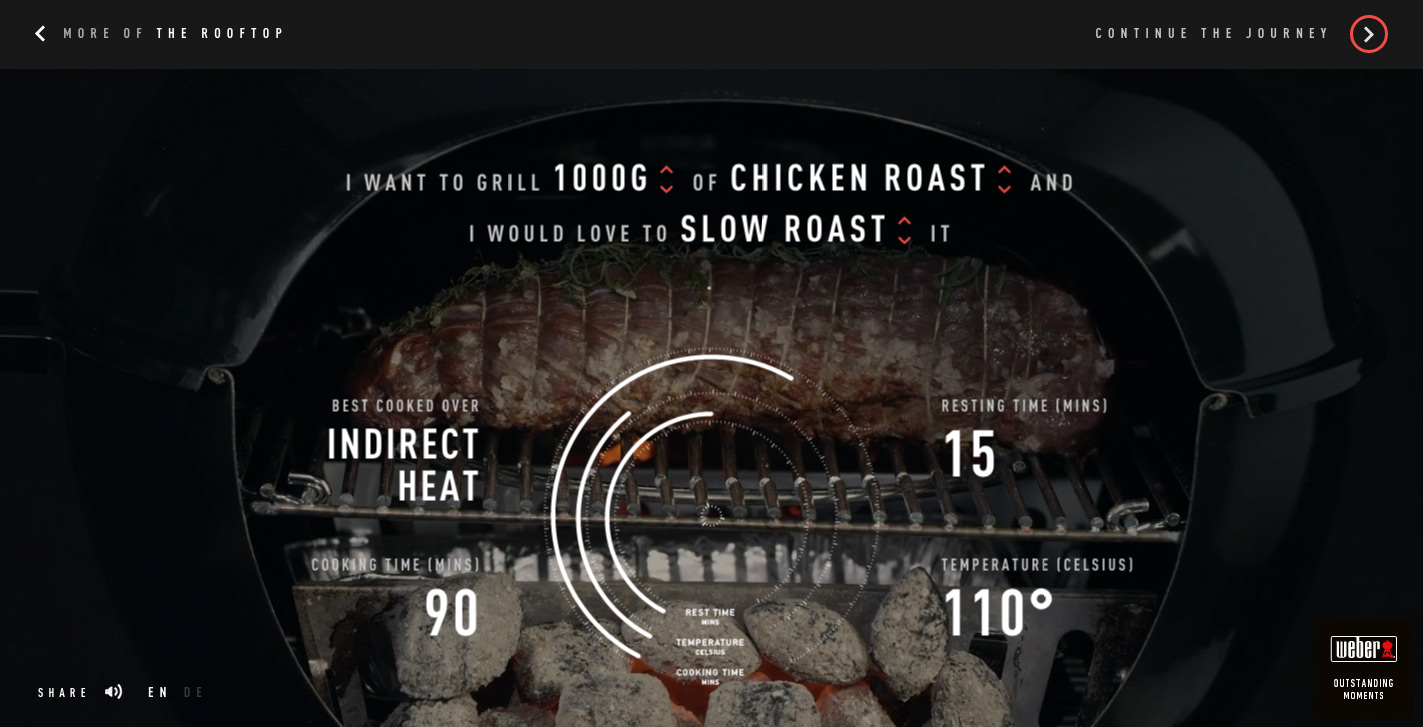Switch the language to DE
Image resolution: width=1423 pixels, height=727 pixels.
pos(194,693)
